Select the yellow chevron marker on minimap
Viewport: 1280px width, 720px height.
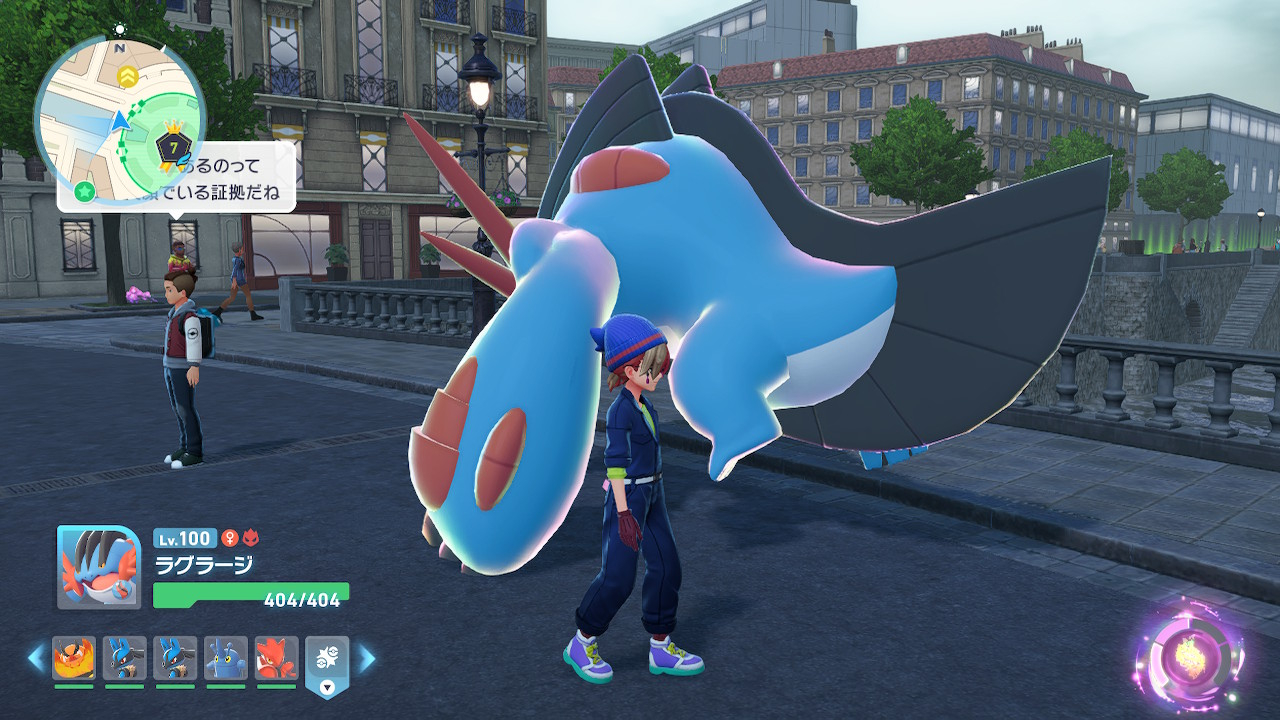[x=127, y=75]
